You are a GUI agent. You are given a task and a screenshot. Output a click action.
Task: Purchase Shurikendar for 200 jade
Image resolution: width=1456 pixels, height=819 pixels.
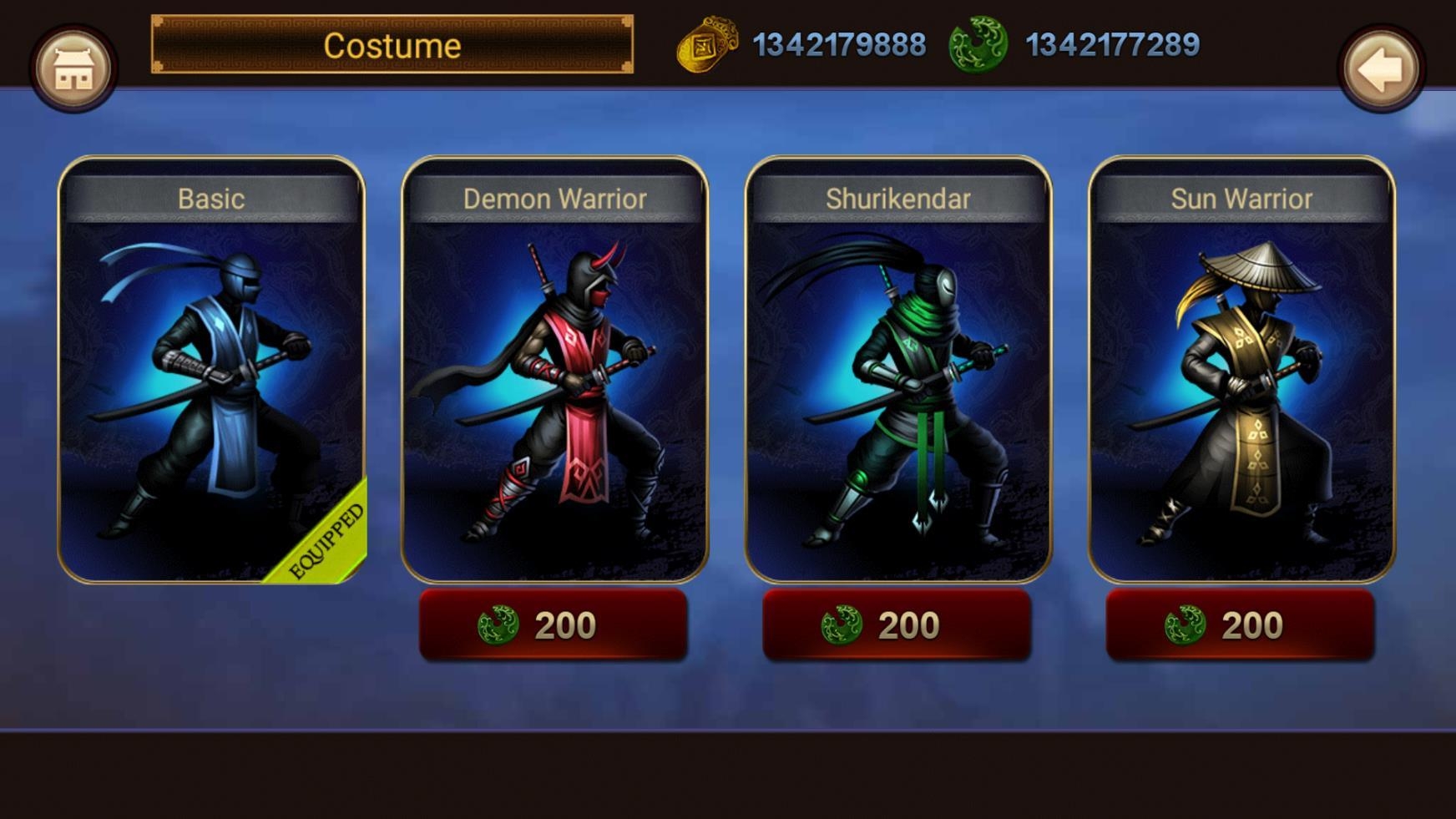click(x=897, y=625)
